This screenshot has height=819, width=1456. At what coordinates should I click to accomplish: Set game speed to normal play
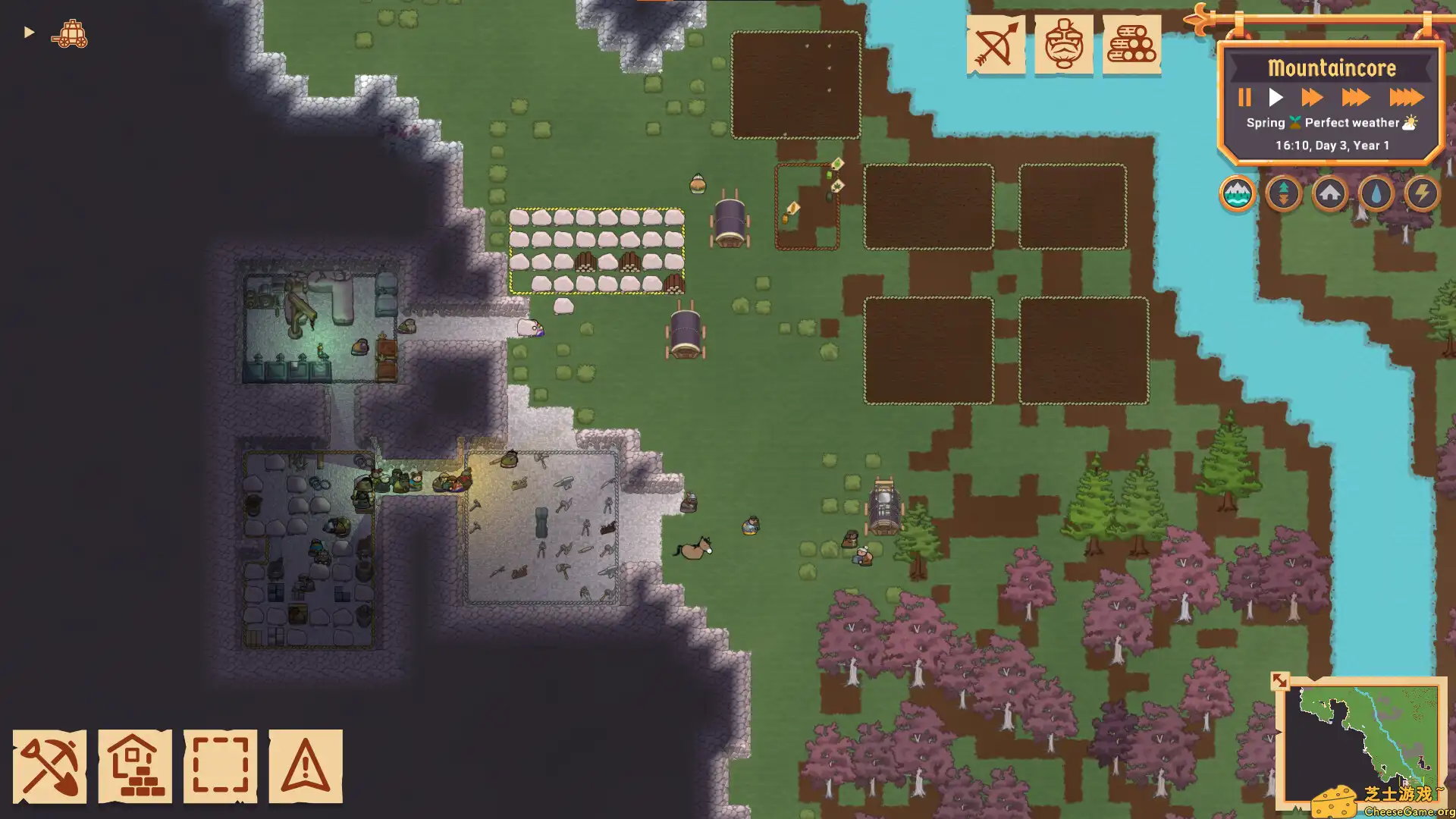click(1276, 98)
